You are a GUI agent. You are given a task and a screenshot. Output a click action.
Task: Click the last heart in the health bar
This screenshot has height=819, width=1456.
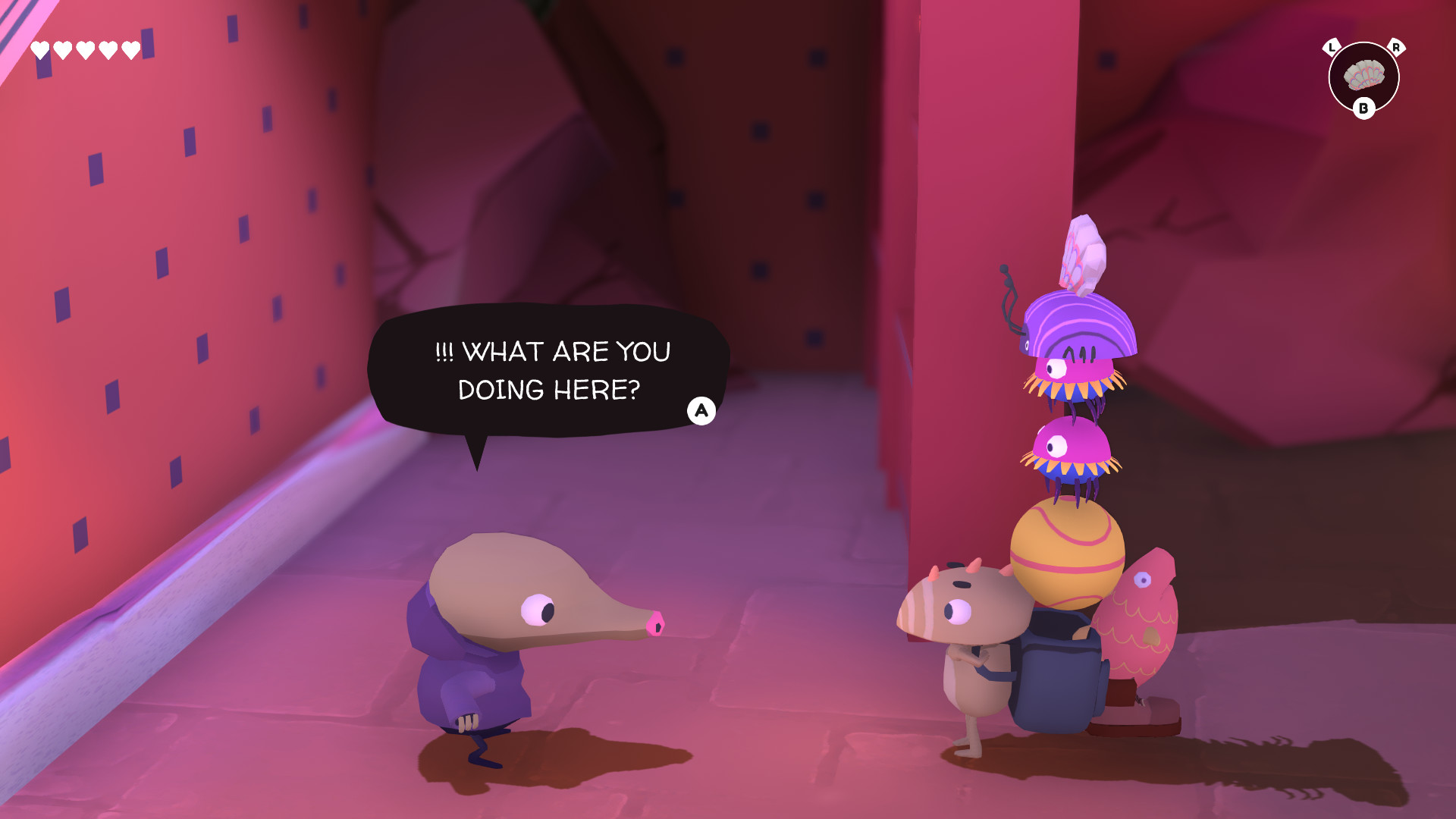pyautogui.click(x=130, y=49)
